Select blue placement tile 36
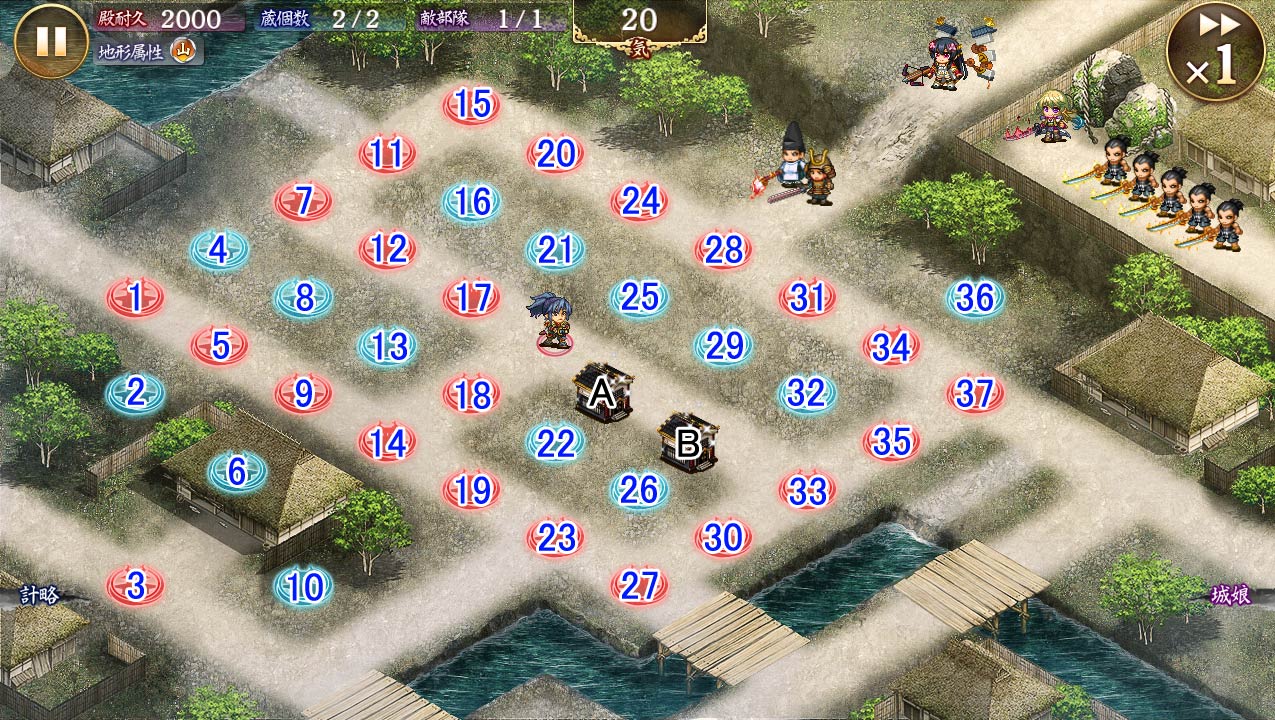This screenshot has width=1275, height=720. tap(975, 298)
